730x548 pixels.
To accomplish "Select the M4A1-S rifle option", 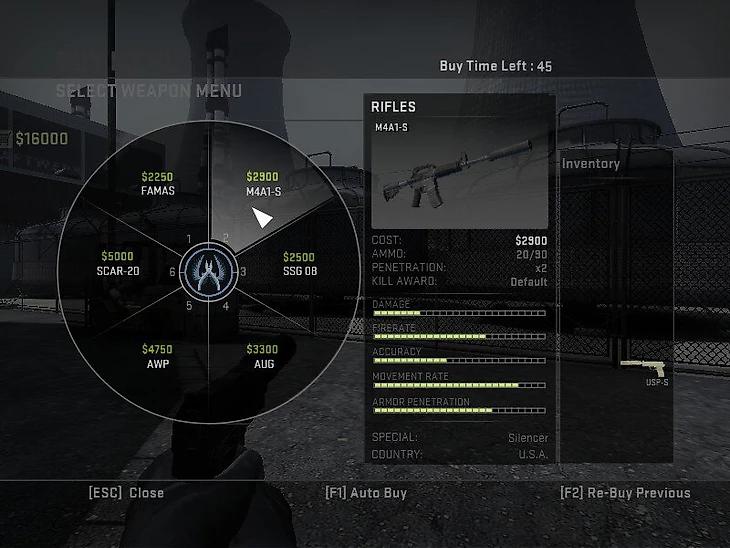I will tap(262, 184).
